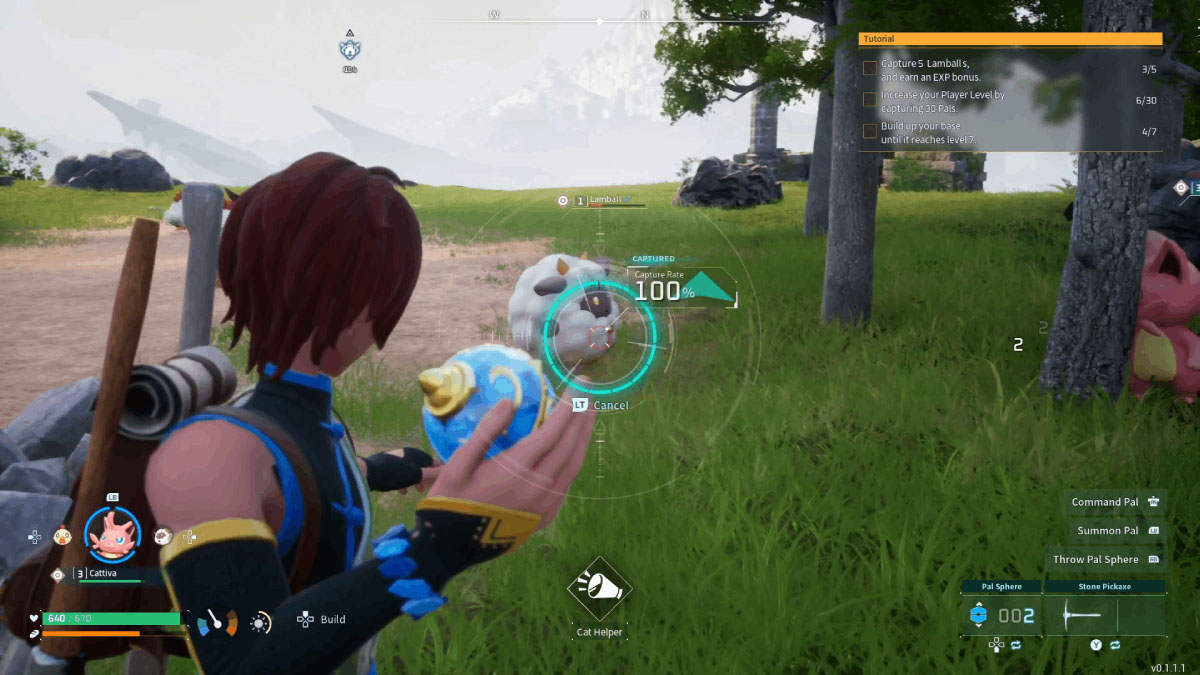Select the Pal Sphere slot

(1001, 615)
